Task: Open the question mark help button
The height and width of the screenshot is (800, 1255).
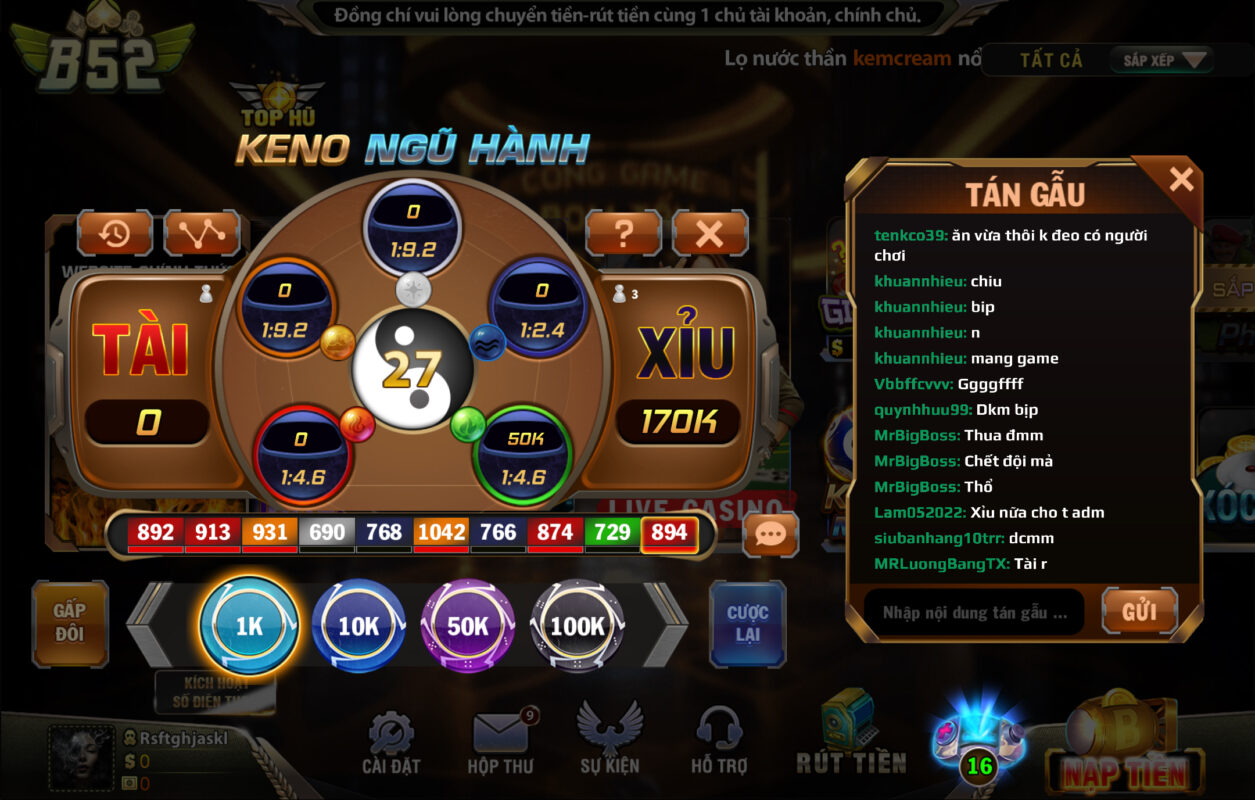Action: [x=623, y=234]
